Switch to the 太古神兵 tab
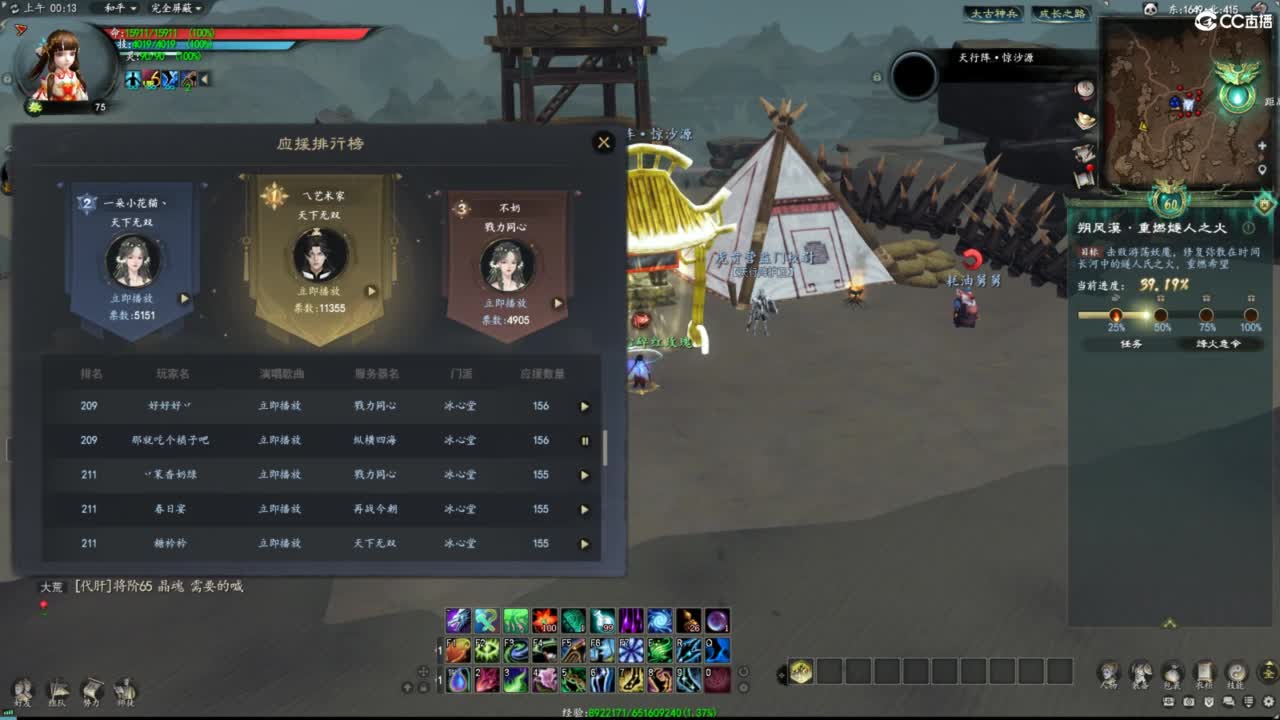The width and height of the screenshot is (1280, 720). (994, 15)
